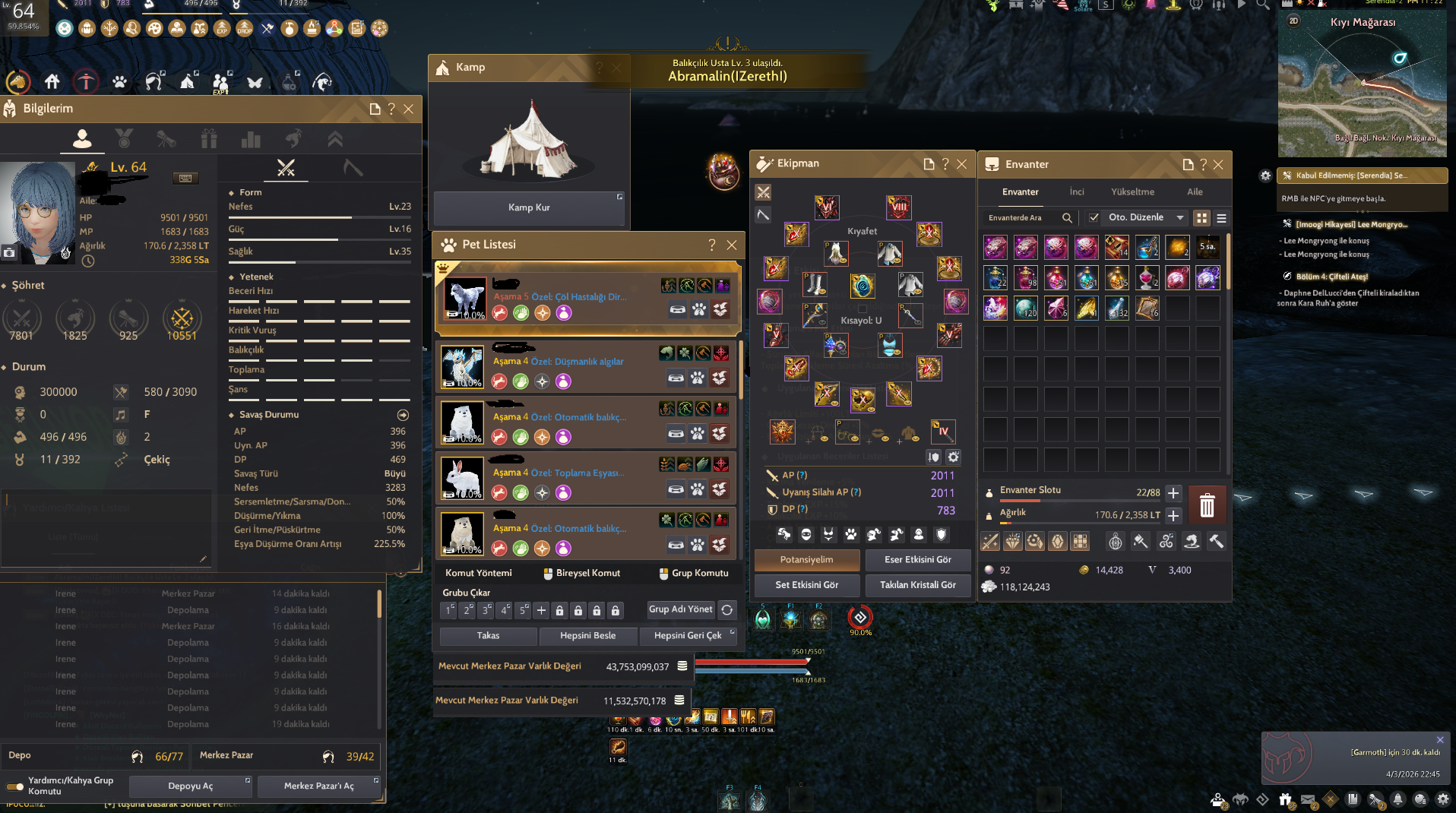This screenshot has height=813, width=1456.
Task: Click the gear settings icon in the Ekipman panel
Action: pos(954,457)
